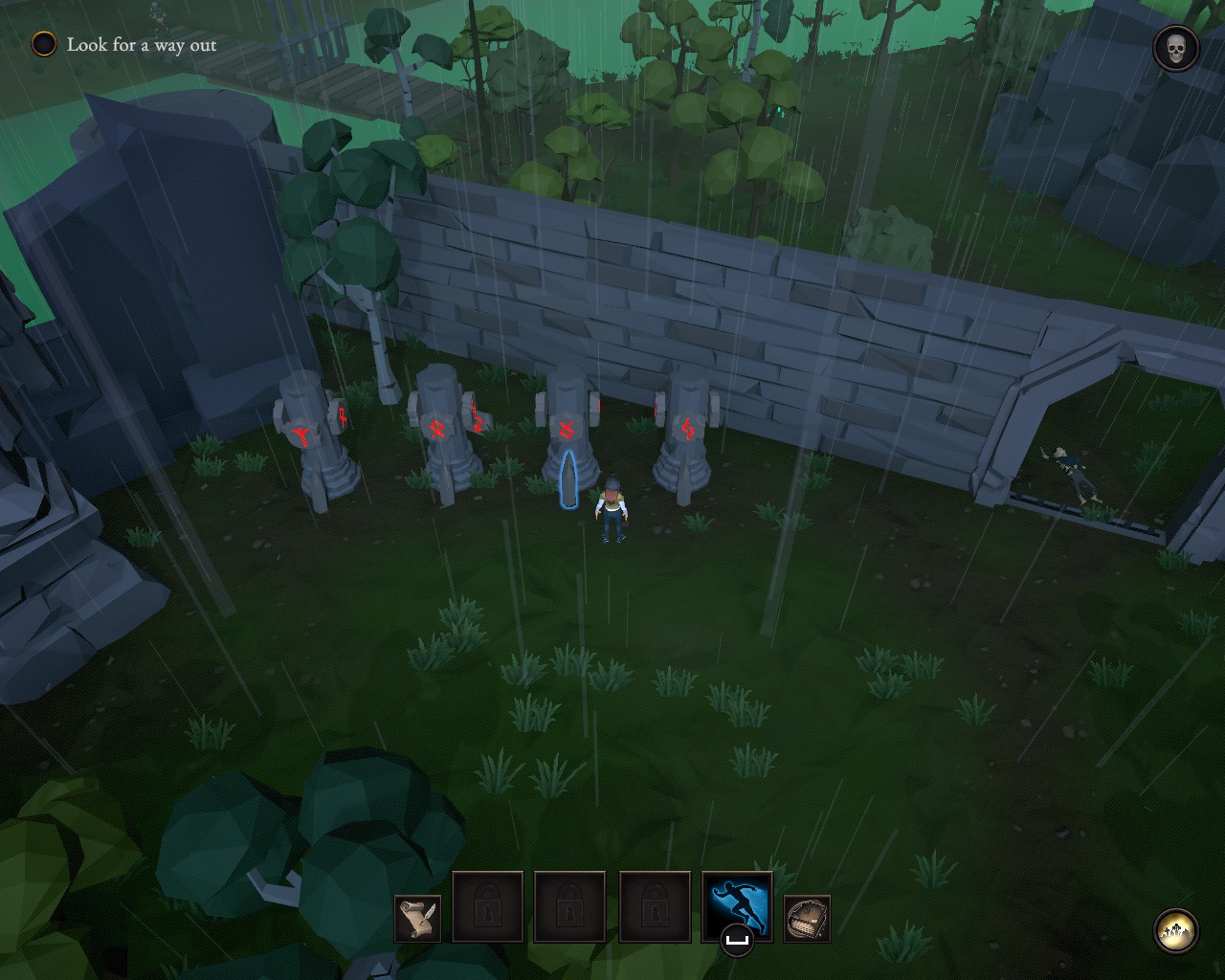Click the "Look for a way out" objective
This screenshot has width=1225, height=980.
pos(141,45)
